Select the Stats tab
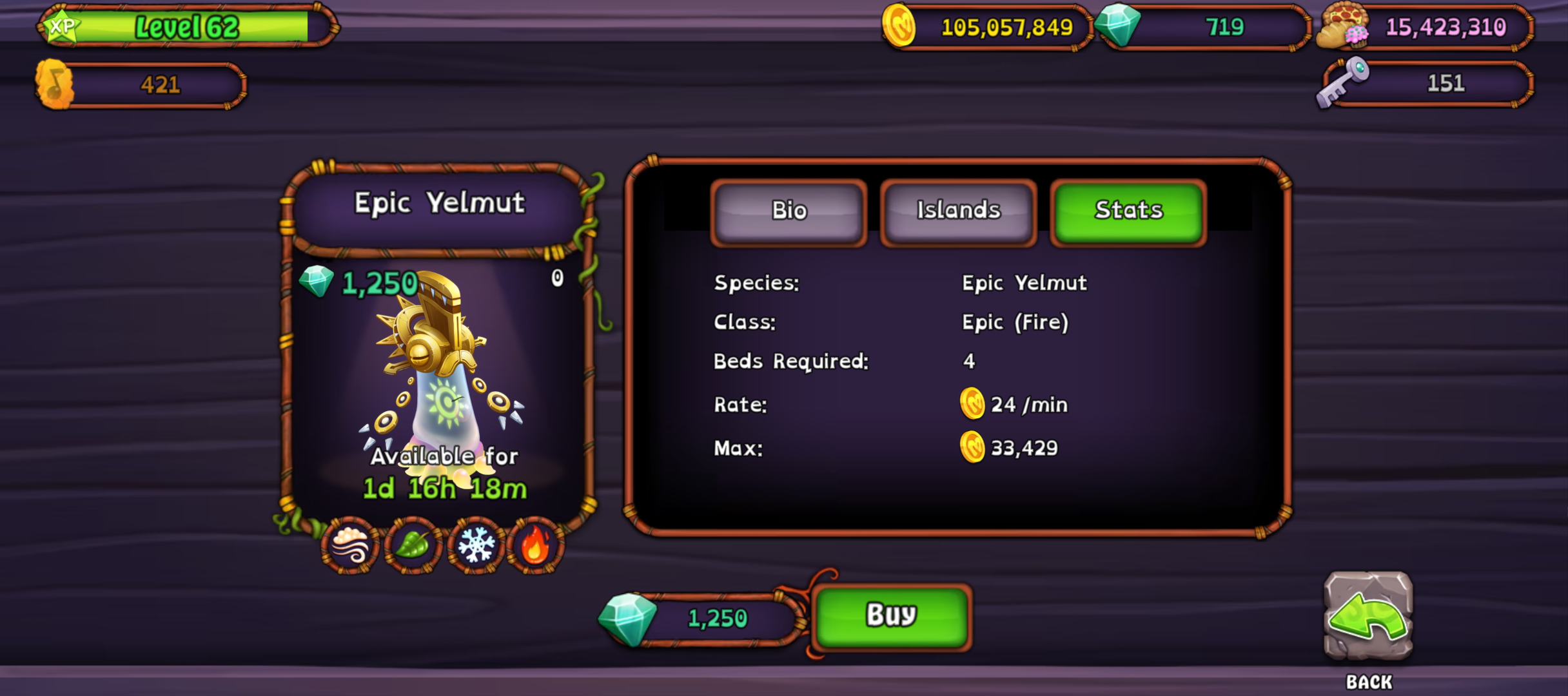Image resolution: width=1568 pixels, height=696 pixels. tap(1128, 211)
